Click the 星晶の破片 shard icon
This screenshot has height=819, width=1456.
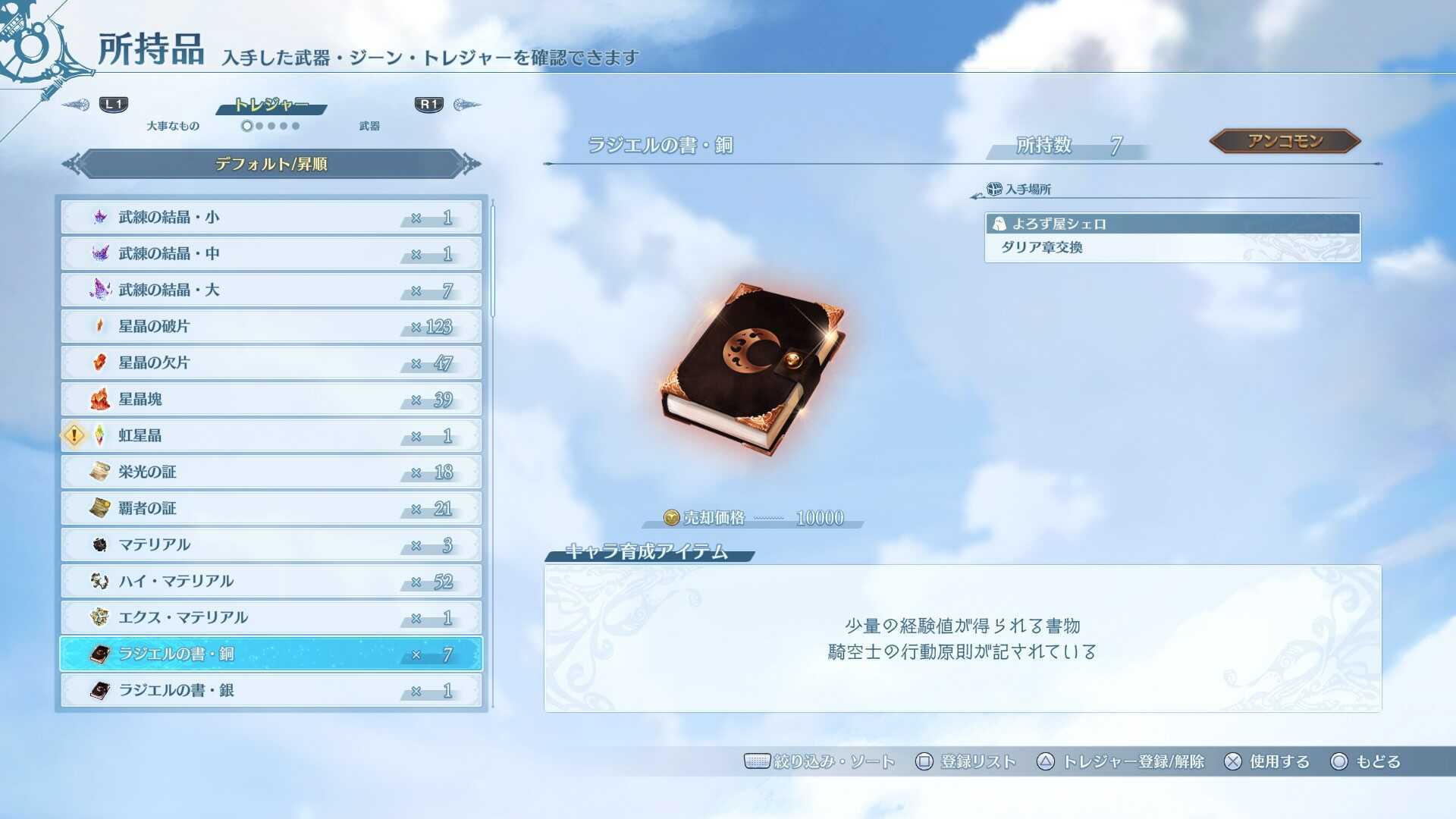coord(99,326)
